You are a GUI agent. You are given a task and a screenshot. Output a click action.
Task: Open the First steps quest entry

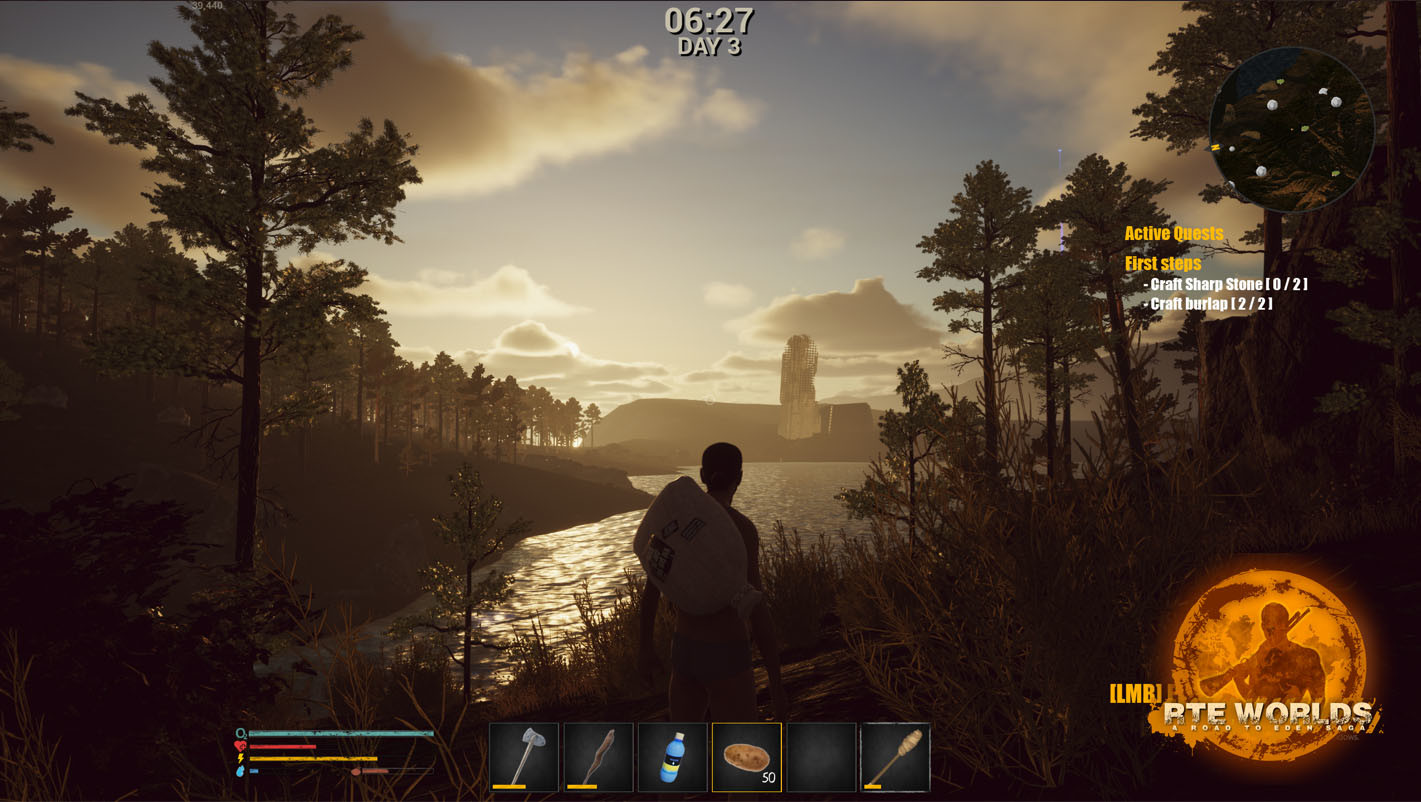tap(1163, 264)
